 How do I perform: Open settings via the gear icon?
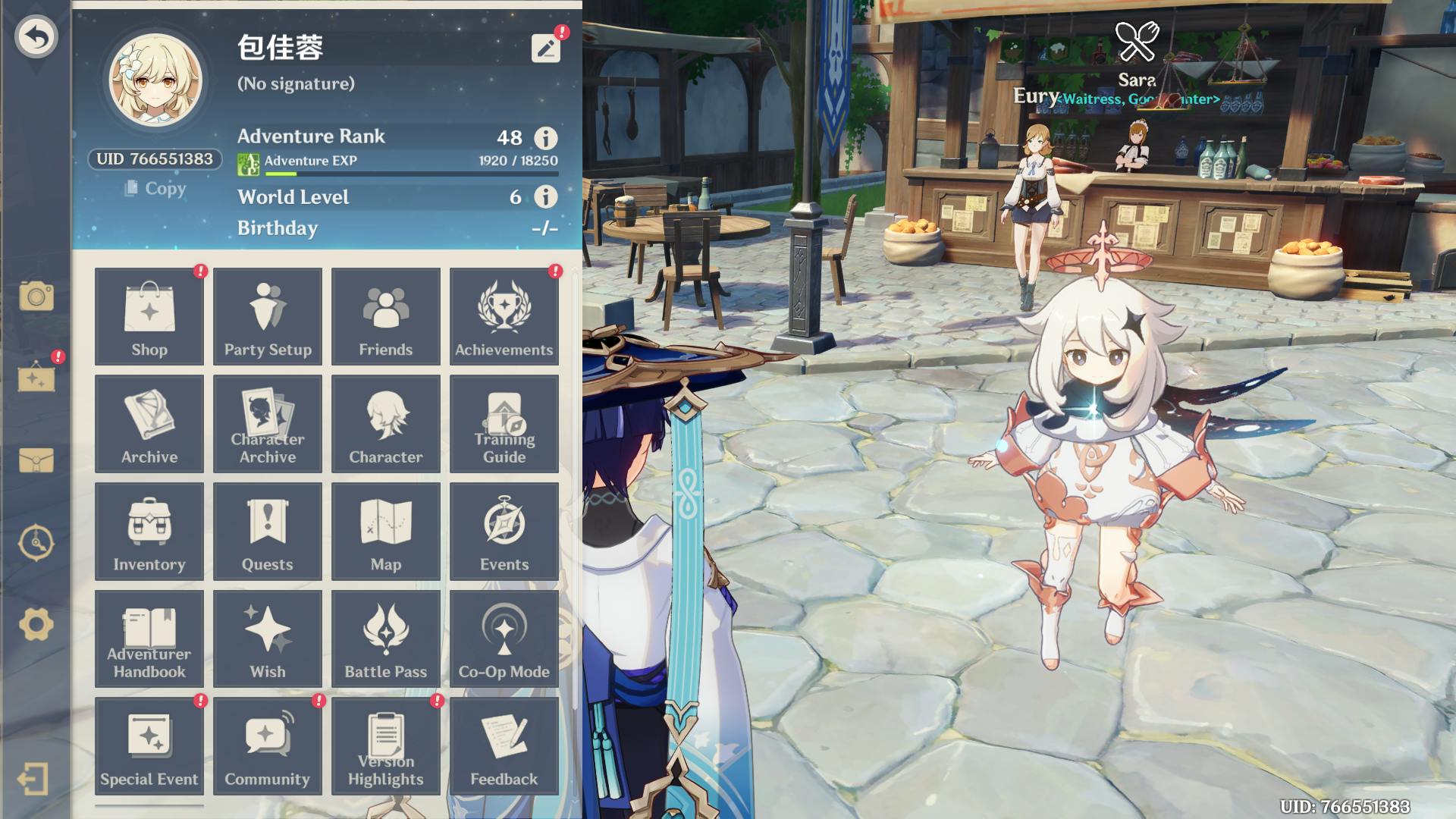click(36, 625)
